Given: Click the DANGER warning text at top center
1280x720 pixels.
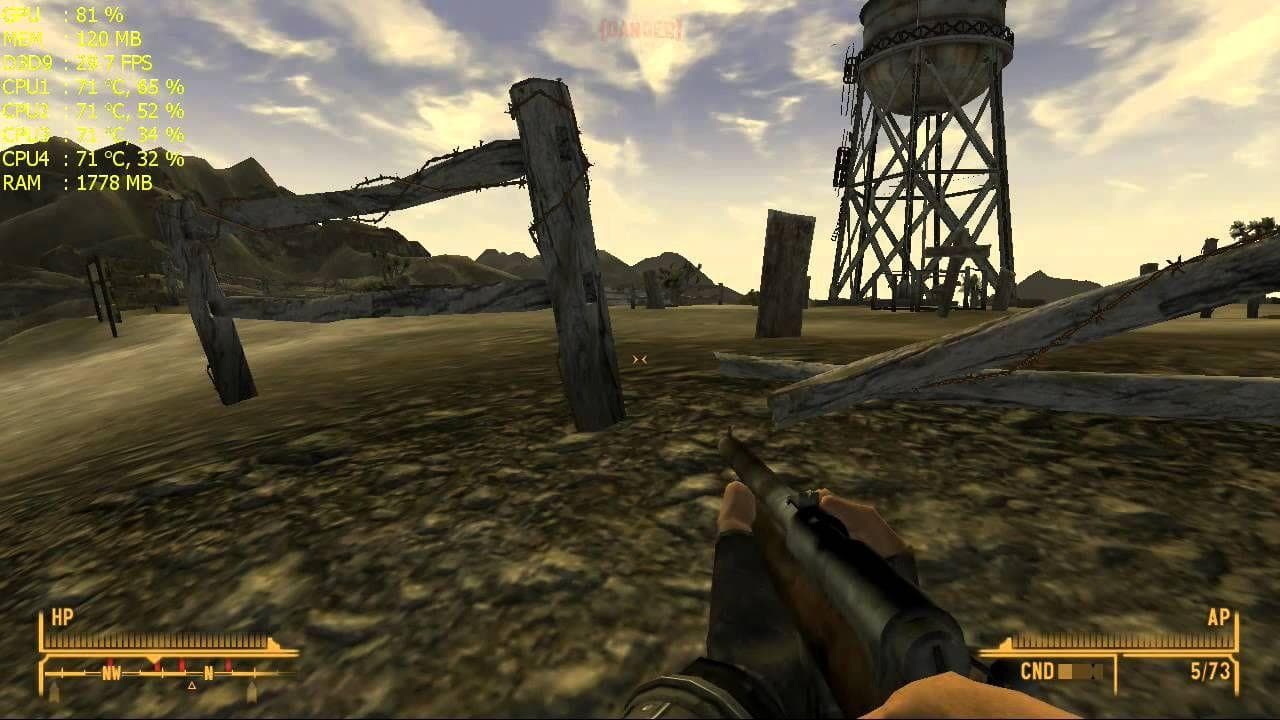Looking at the screenshot, I should (x=640, y=30).
